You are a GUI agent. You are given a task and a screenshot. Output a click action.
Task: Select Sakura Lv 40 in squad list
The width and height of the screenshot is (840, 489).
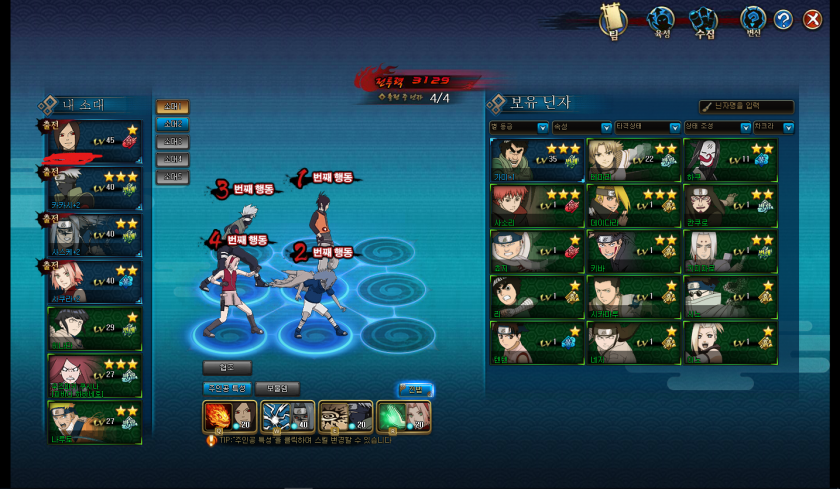point(95,280)
